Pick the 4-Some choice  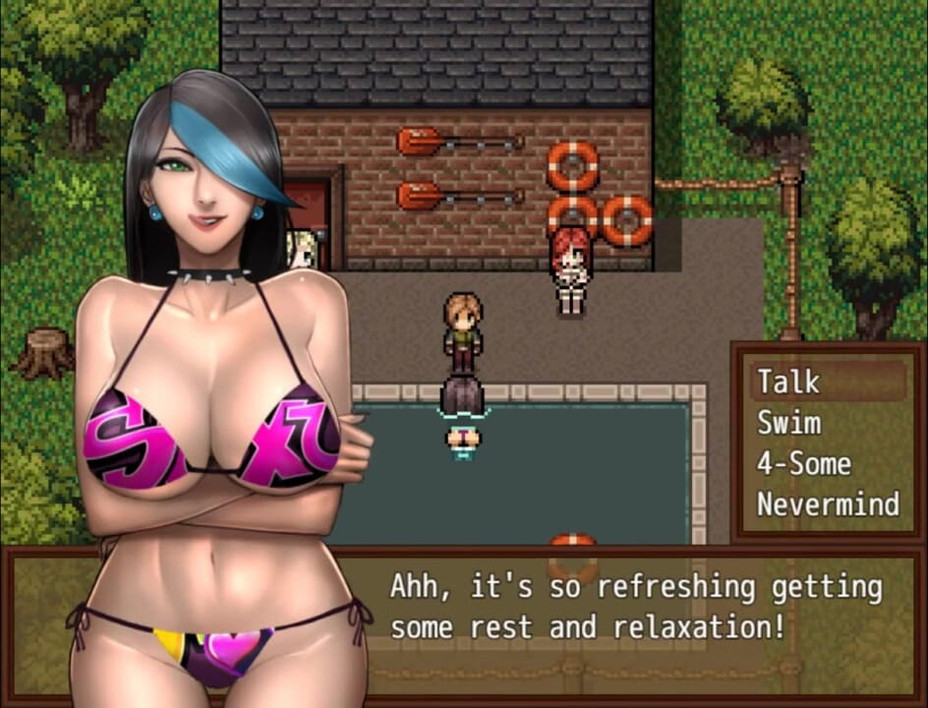tap(804, 463)
